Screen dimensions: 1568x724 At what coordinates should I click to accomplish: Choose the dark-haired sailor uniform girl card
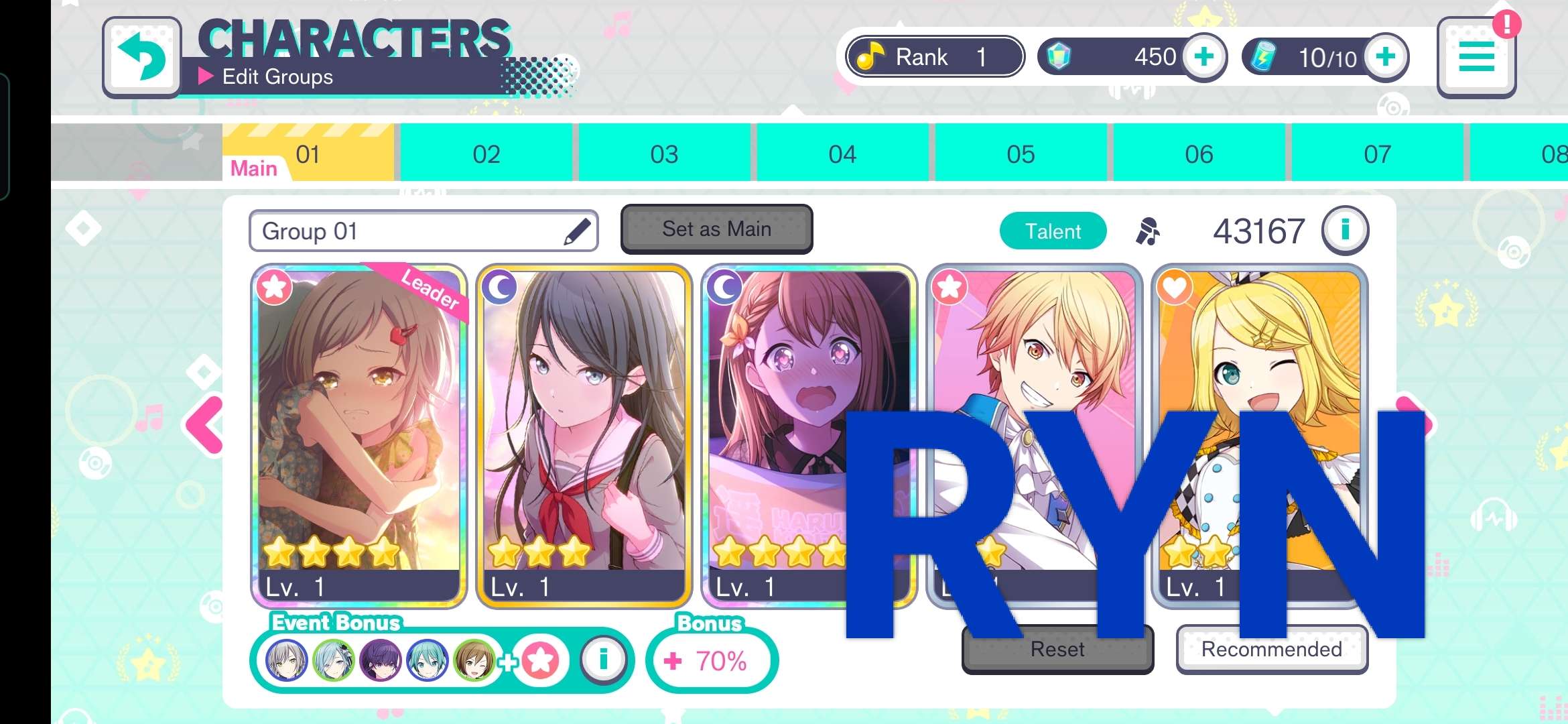(584, 436)
